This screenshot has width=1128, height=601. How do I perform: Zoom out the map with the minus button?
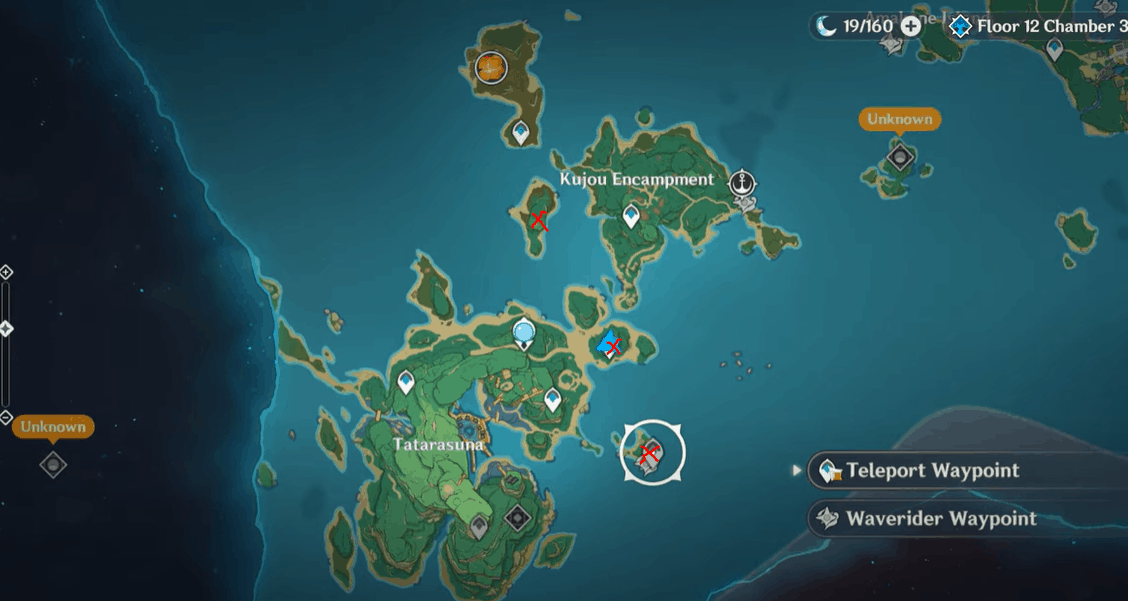pyautogui.click(x=6, y=417)
